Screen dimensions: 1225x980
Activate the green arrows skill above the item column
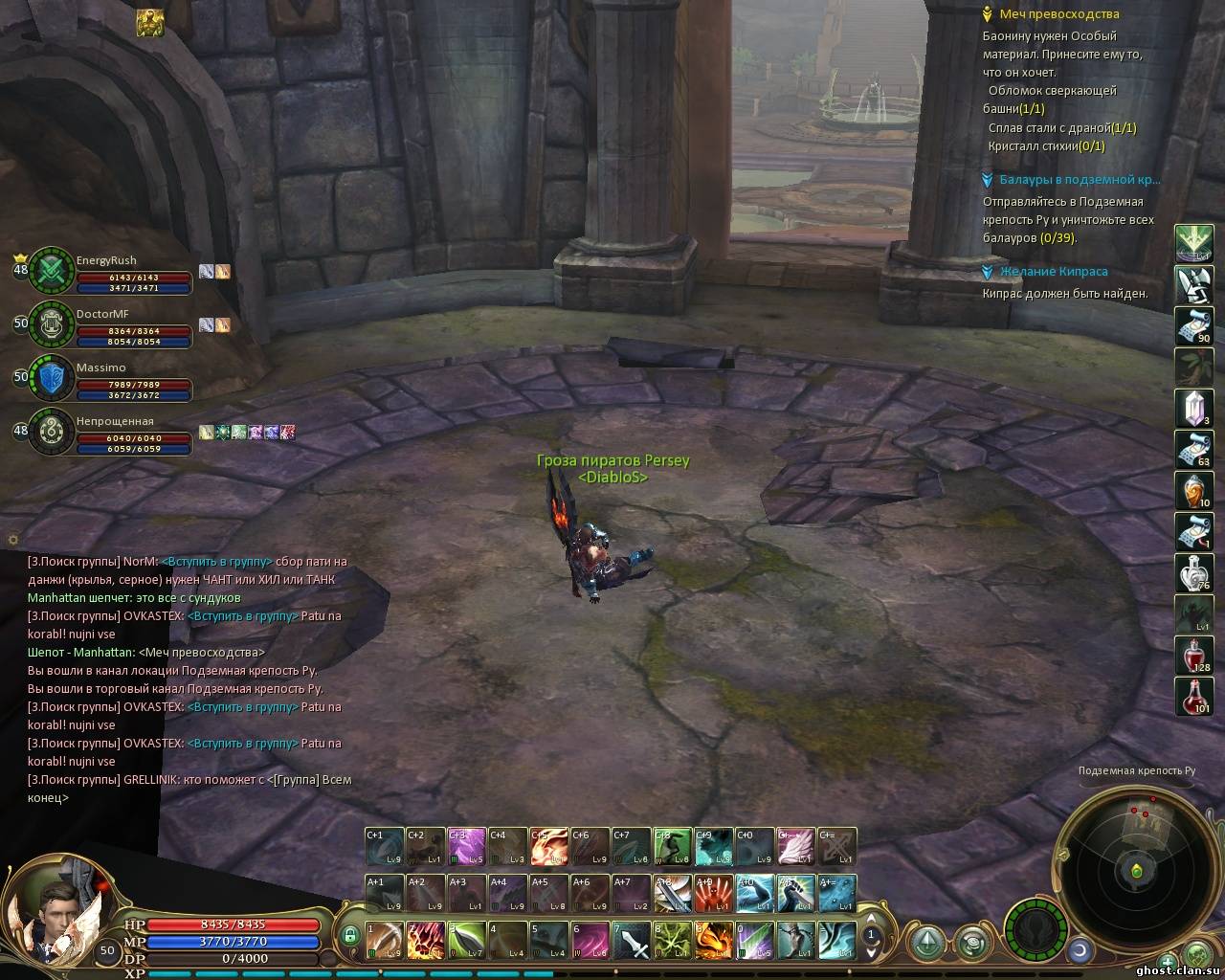[1193, 243]
